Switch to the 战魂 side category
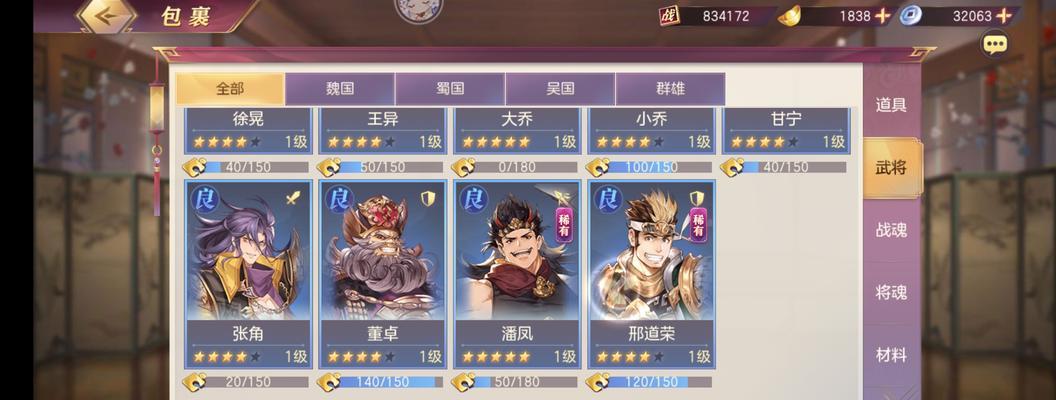 (891, 230)
